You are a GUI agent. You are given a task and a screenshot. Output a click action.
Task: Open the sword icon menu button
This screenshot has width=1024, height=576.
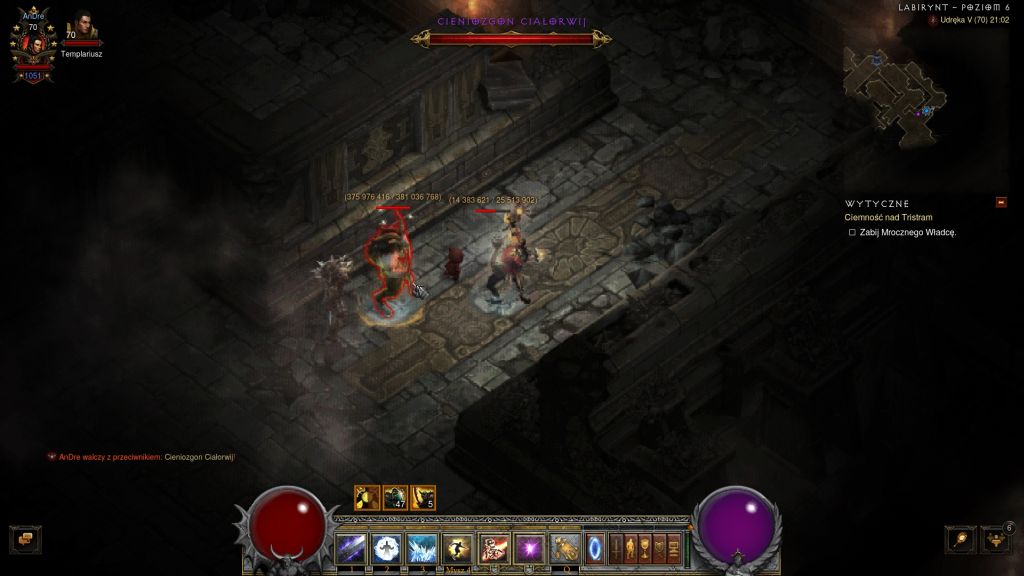(616, 547)
